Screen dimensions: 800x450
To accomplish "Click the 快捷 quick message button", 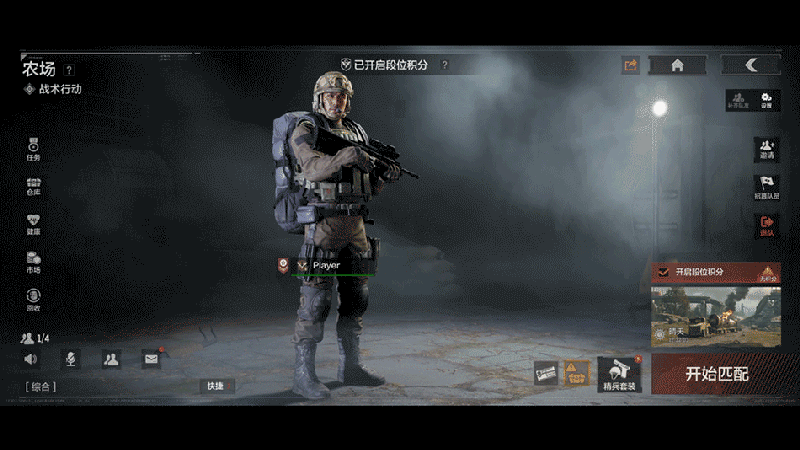I will 216,386.
